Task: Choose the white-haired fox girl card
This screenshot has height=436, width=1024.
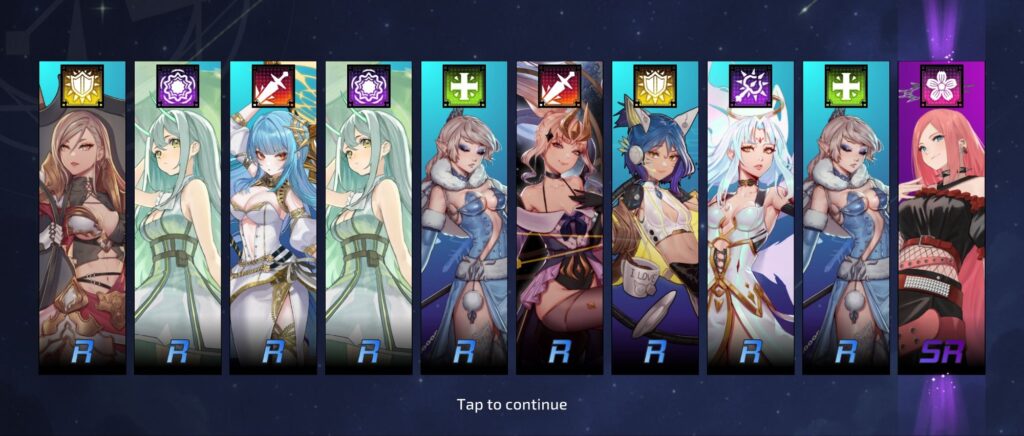Action: point(750,220)
